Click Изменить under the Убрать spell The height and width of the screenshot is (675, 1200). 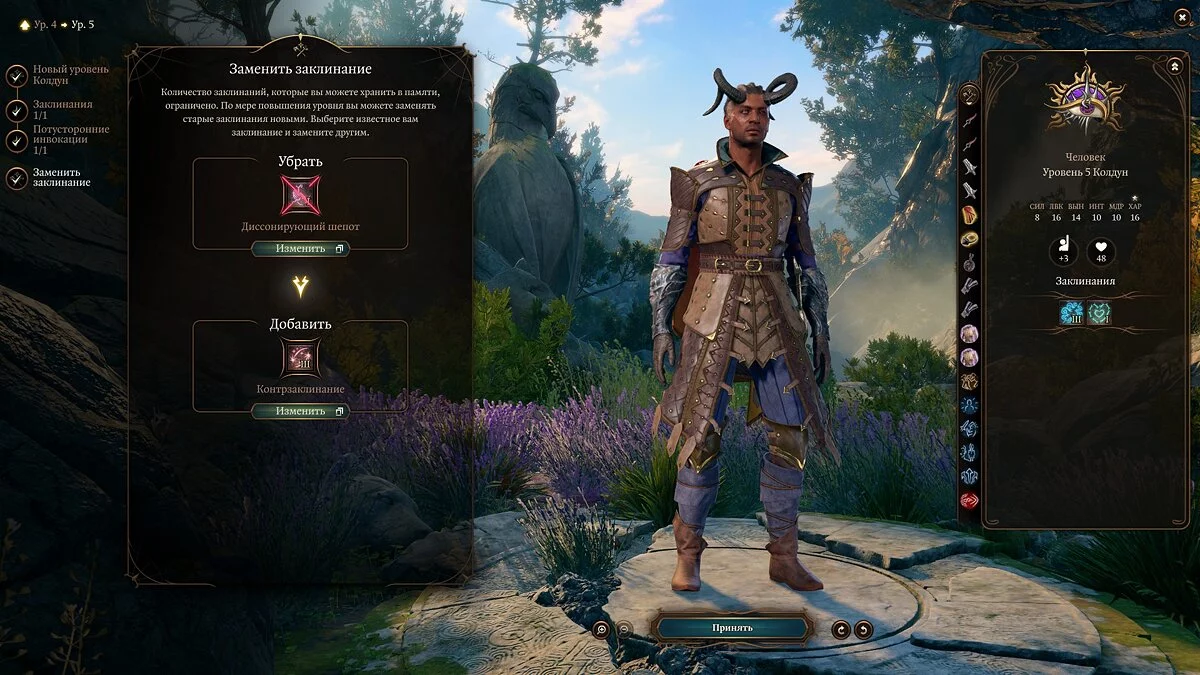[x=300, y=249]
